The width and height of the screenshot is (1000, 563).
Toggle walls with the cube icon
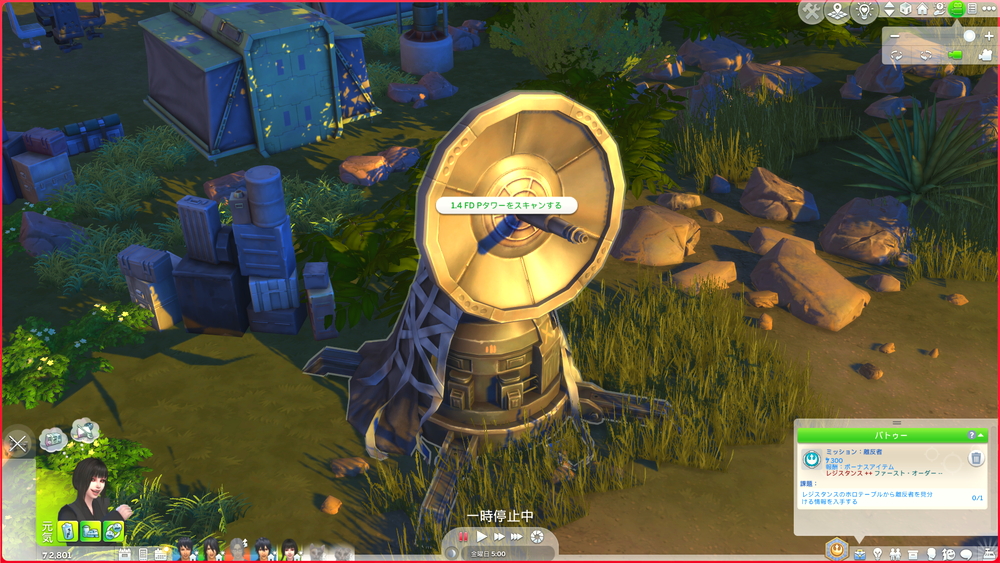906,9
